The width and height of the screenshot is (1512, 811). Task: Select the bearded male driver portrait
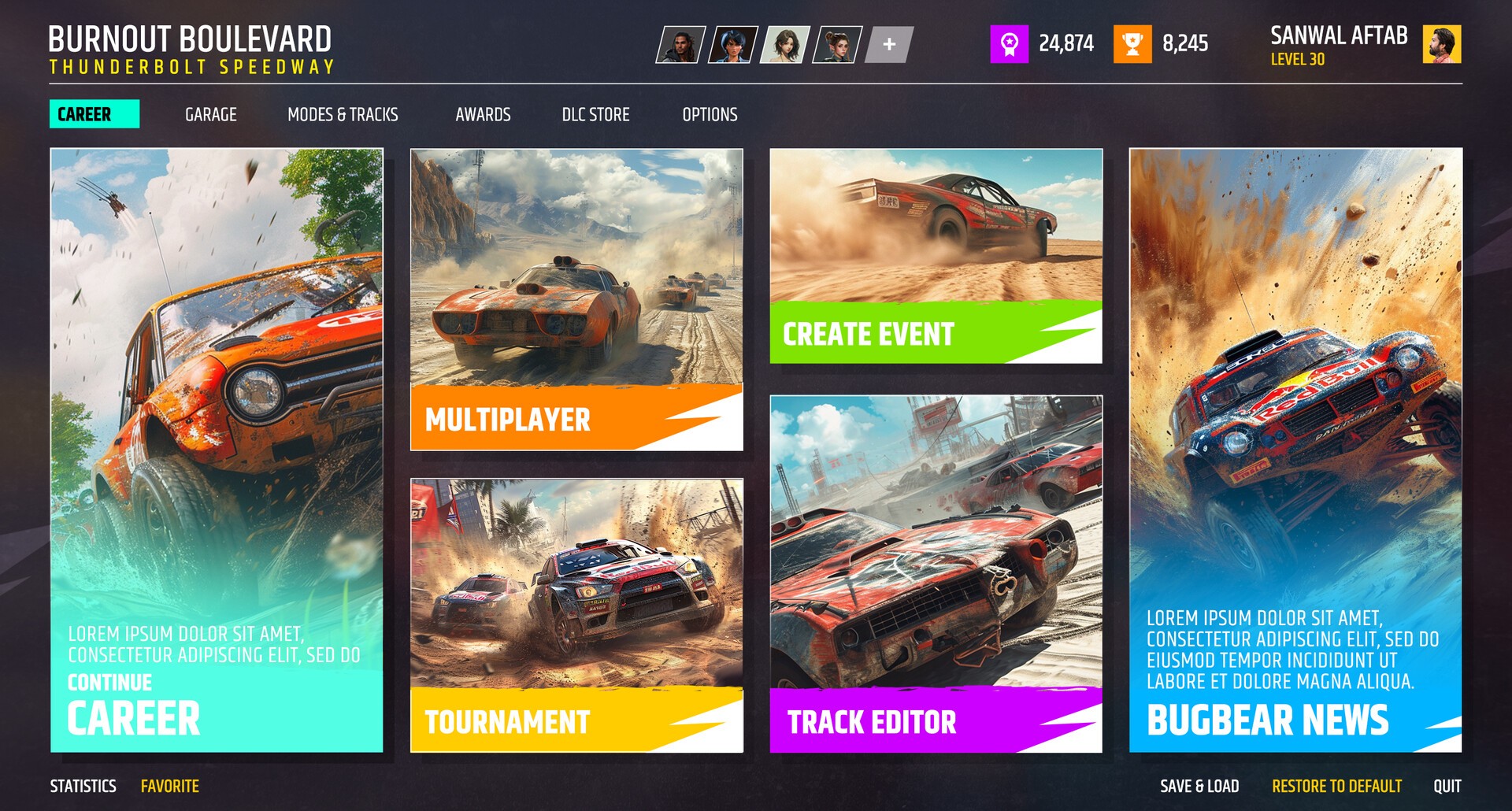[x=682, y=46]
